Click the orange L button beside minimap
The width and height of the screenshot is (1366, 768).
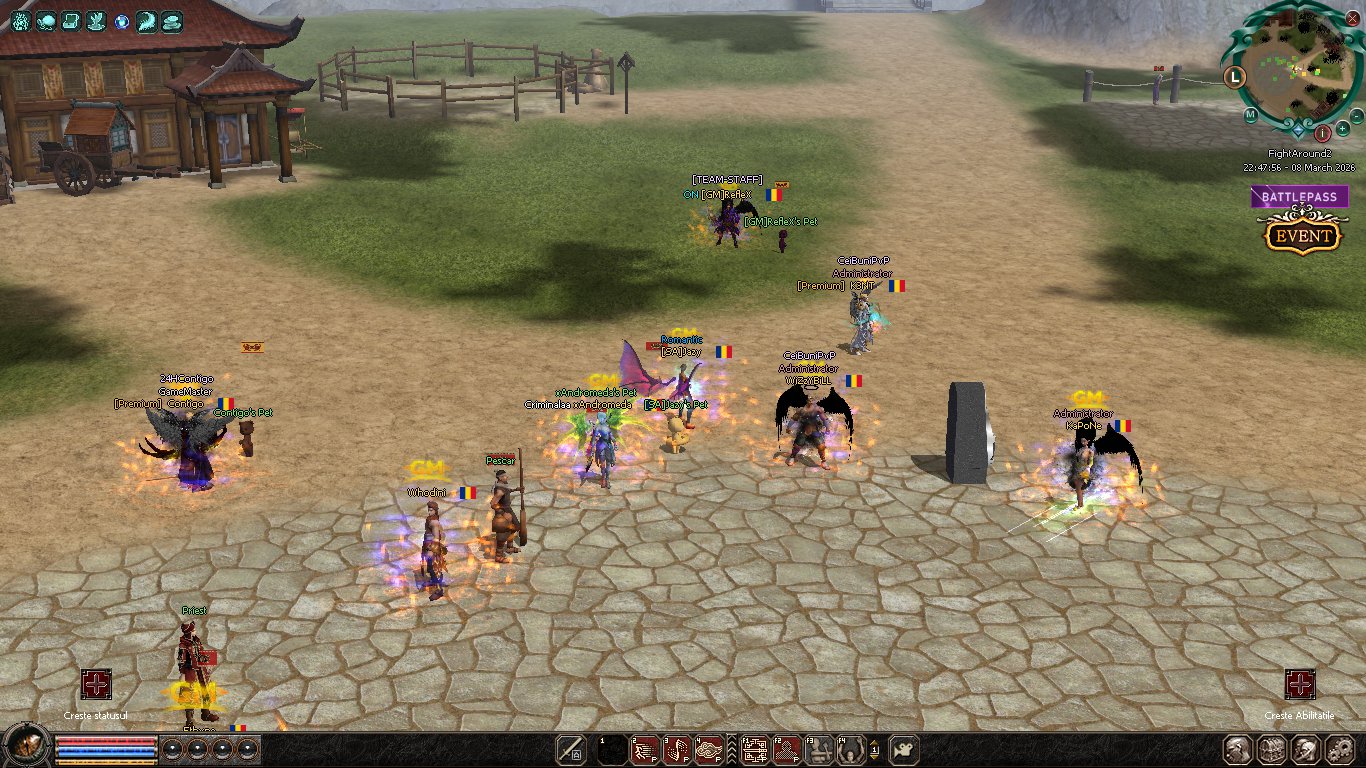coord(1235,75)
